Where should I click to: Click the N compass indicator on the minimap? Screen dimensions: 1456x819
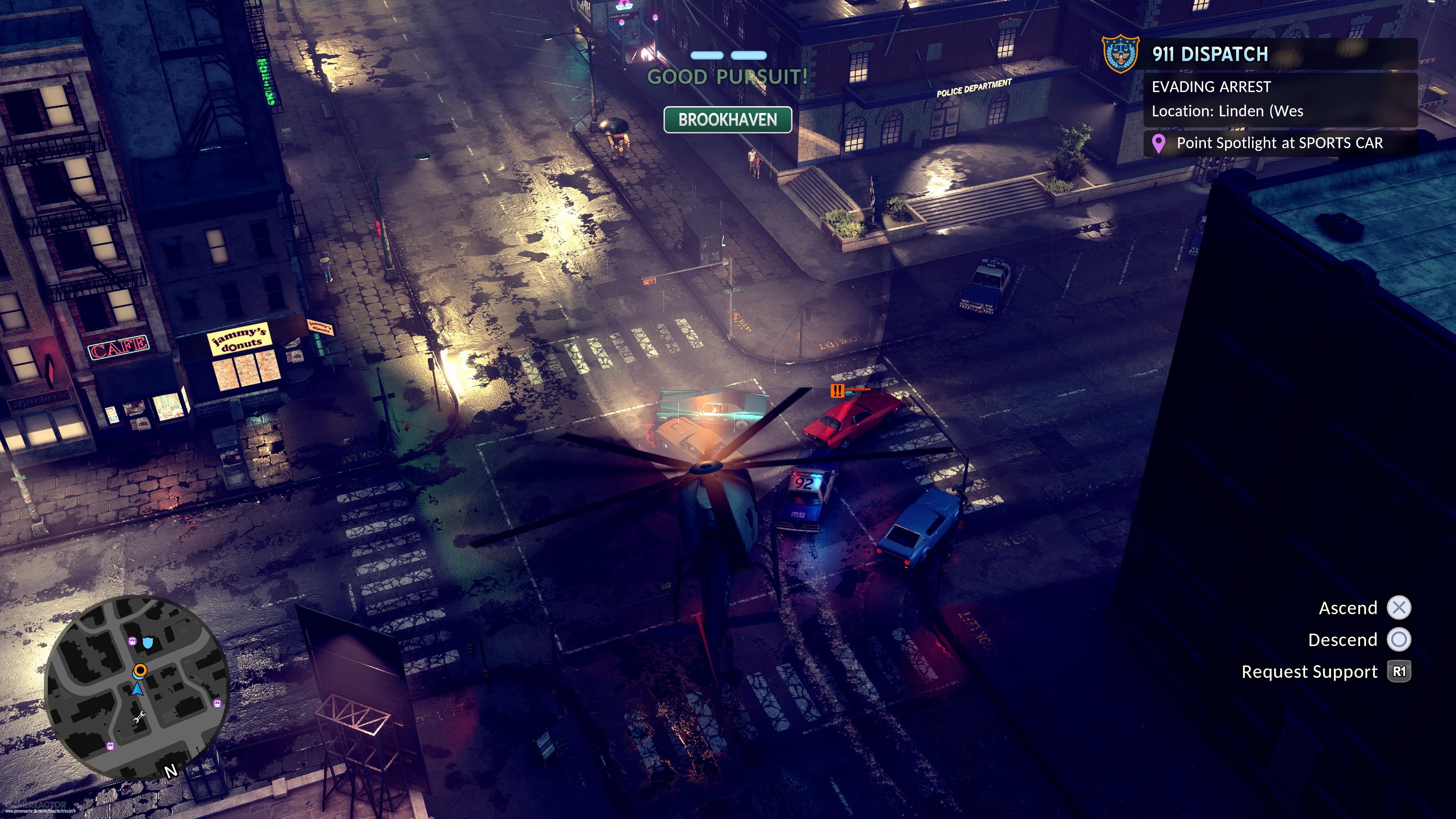click(171, 771)
